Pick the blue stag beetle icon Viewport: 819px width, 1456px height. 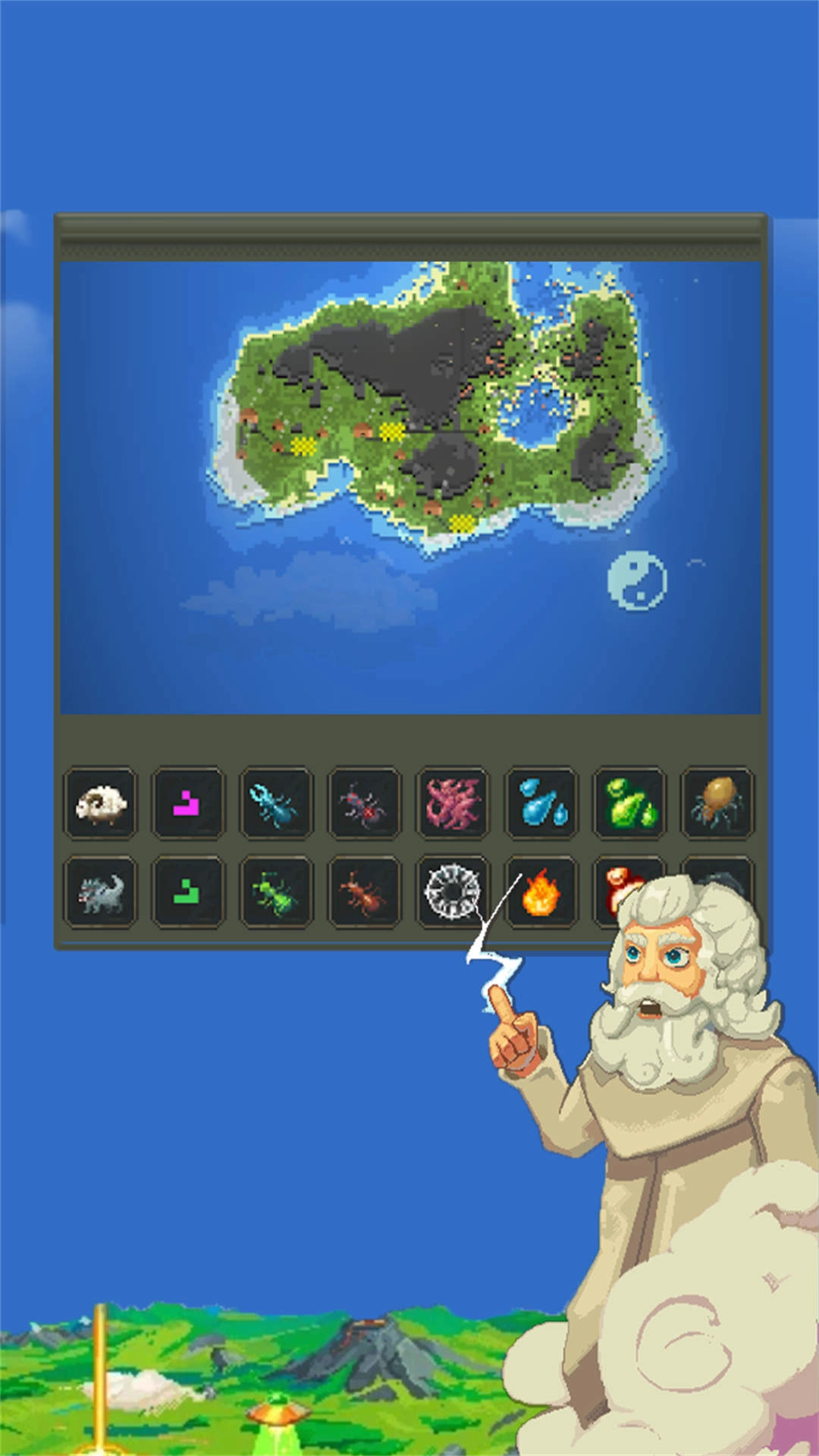click(x=276, y=804)
